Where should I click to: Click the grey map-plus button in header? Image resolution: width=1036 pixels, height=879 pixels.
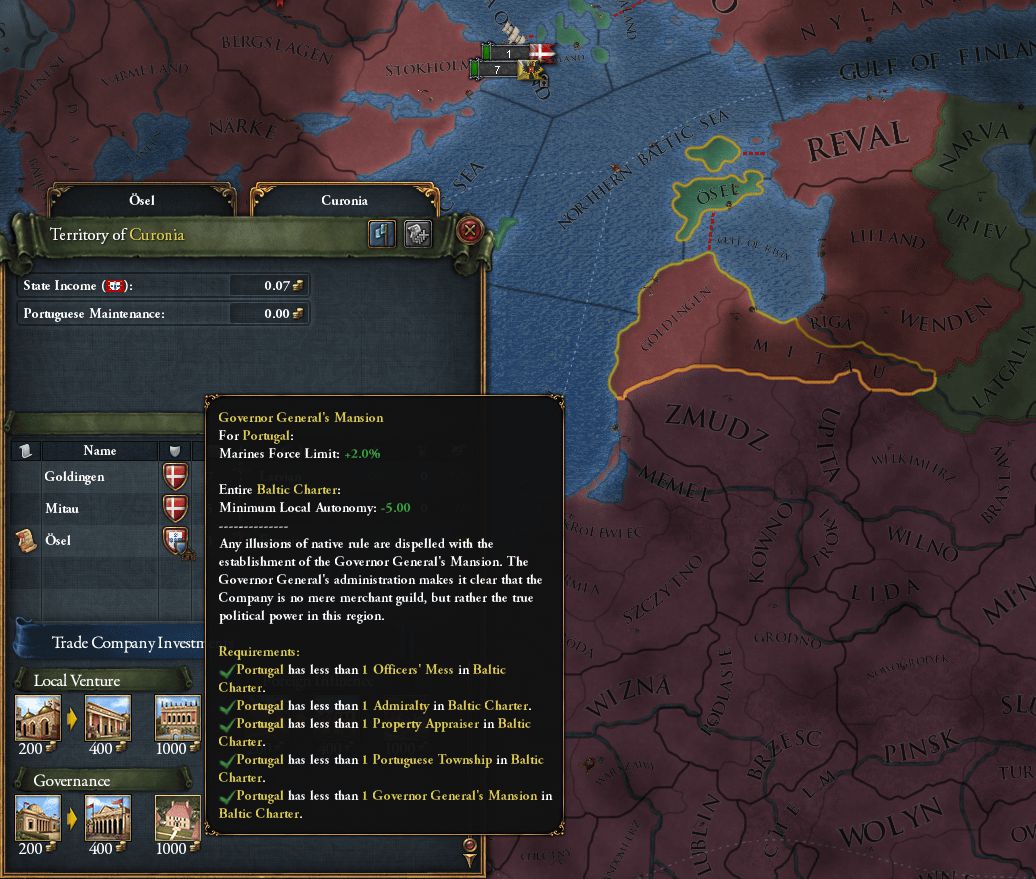(x=418, y=234)
